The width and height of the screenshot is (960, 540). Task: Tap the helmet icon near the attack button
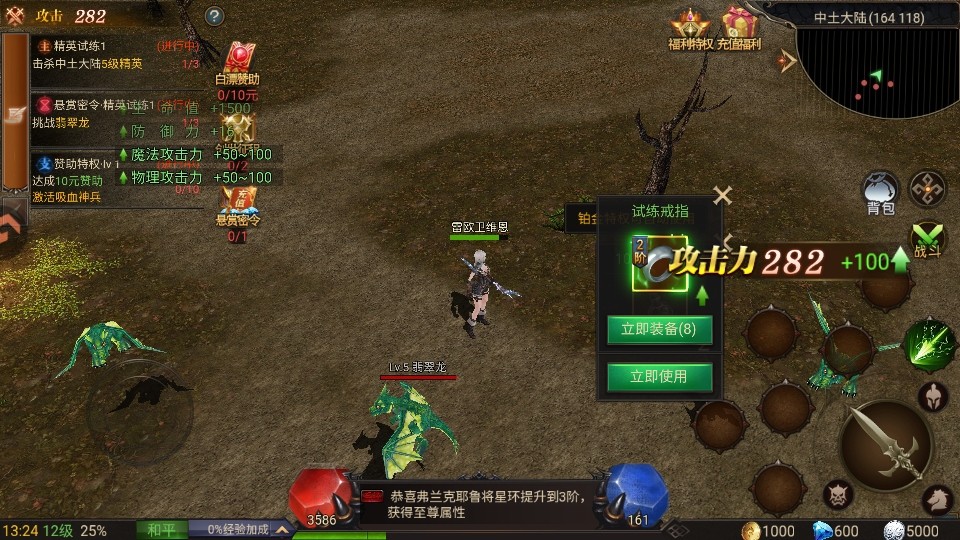click(x=933, y=395)
